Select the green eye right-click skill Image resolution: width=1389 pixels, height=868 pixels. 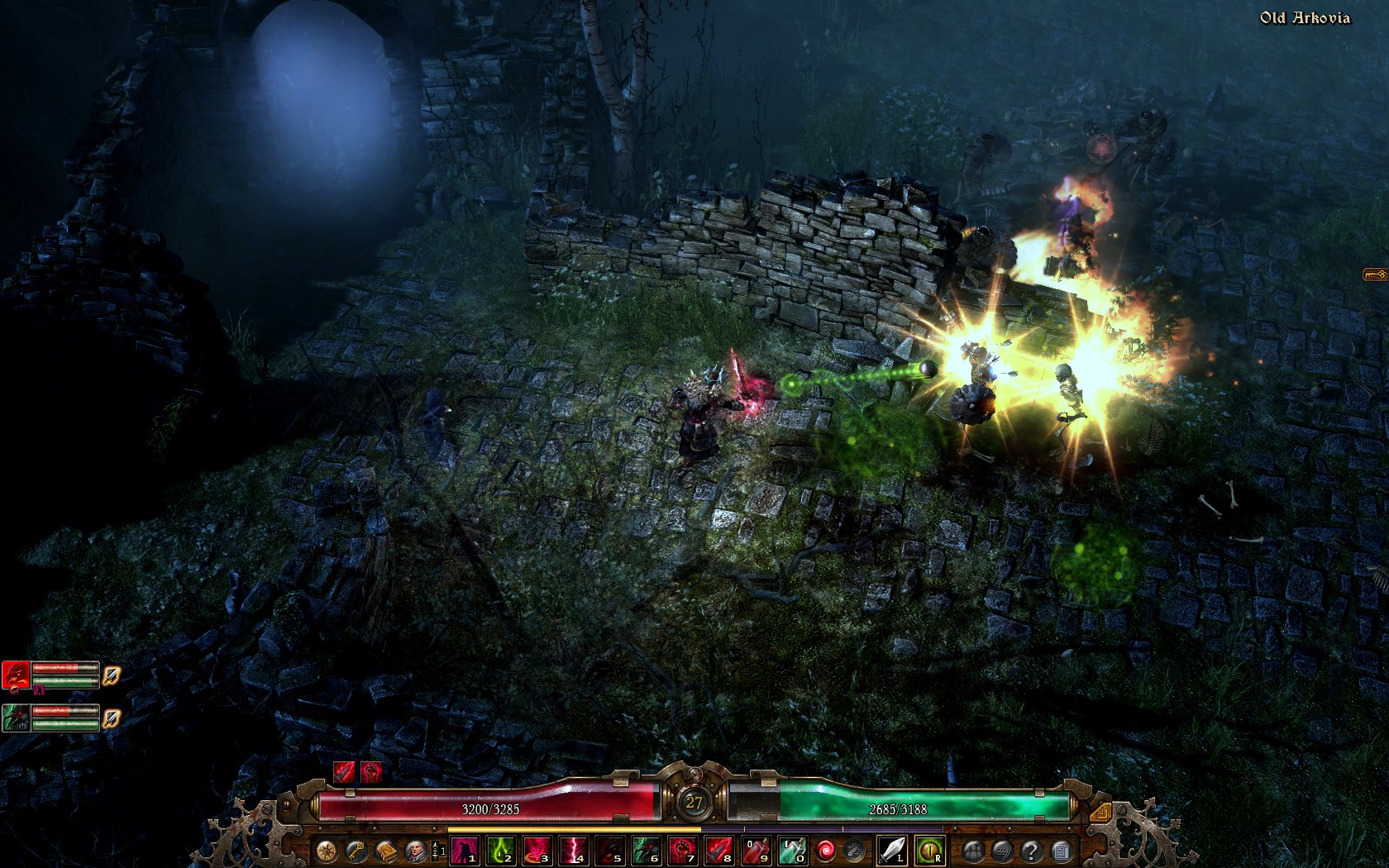(929, 850)
